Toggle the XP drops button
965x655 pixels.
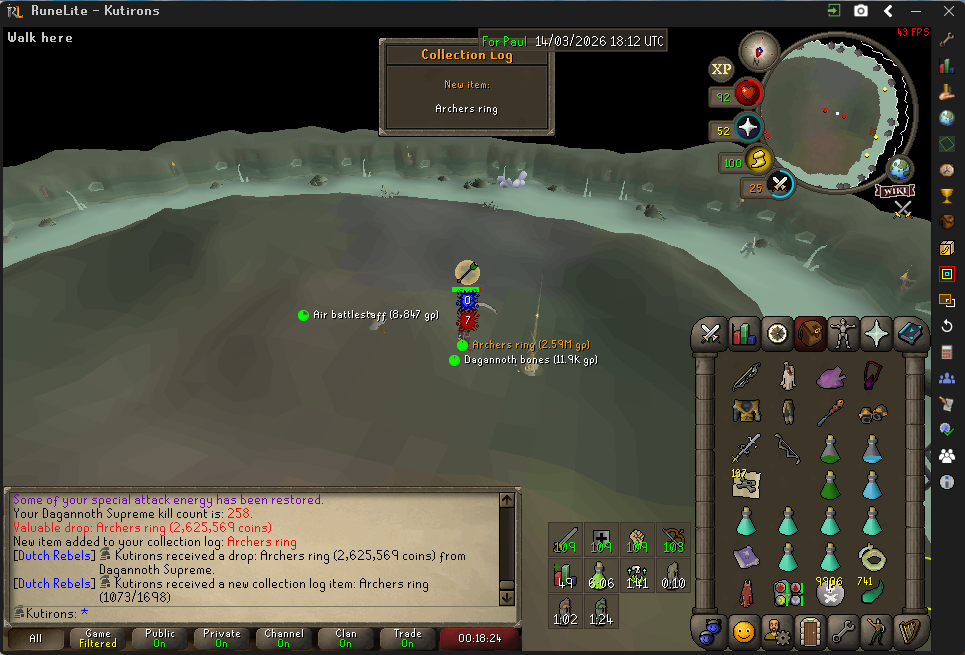pos(721,69)
